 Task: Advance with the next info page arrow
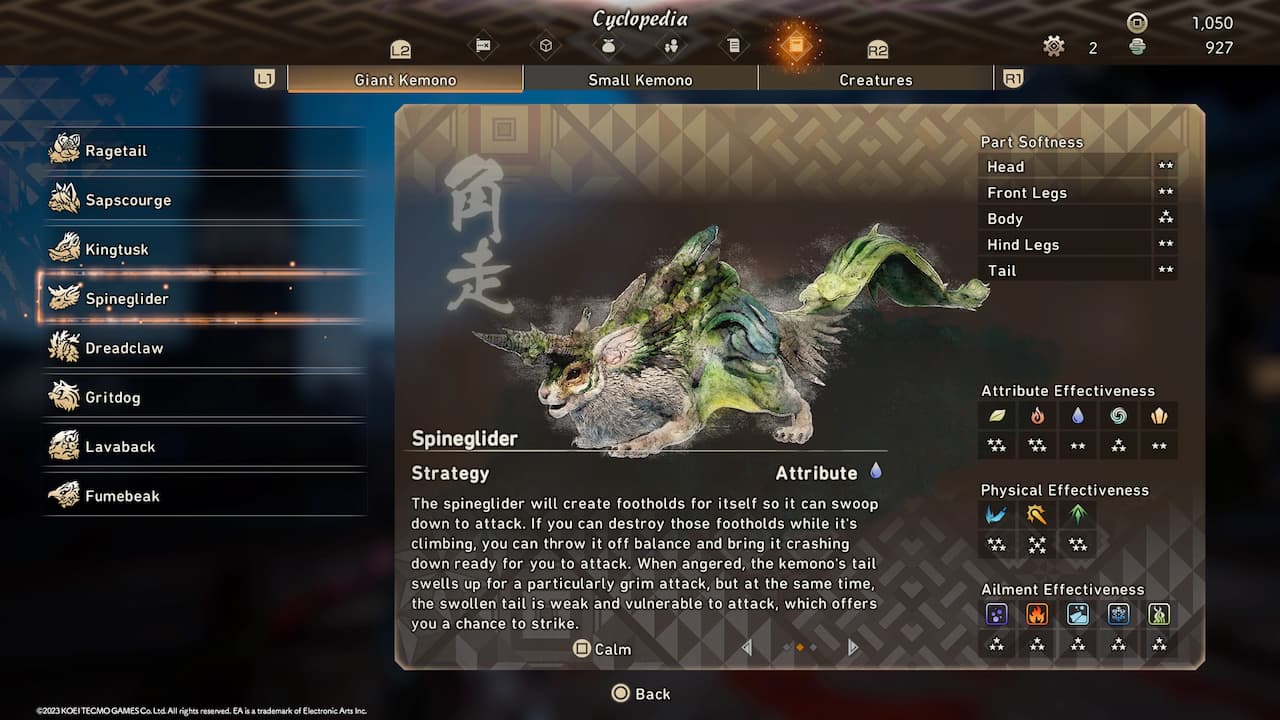[x=853, y=648]
